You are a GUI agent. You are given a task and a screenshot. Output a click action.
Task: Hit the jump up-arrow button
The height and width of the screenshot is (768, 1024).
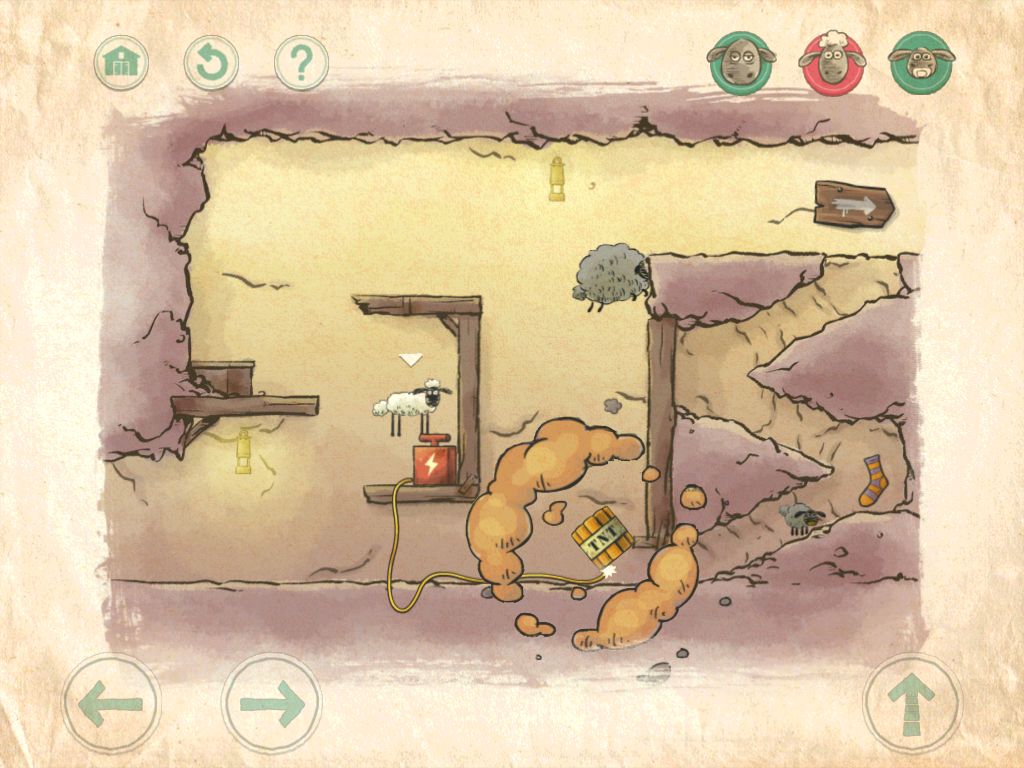tap(912, 703)
